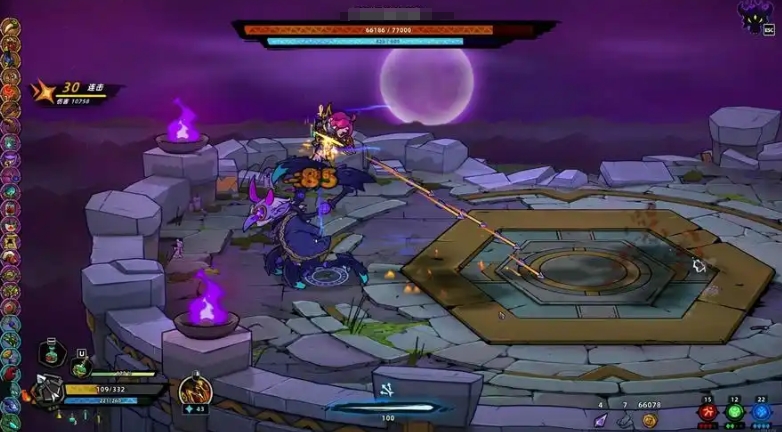
Task: Click the gold coin currency icon
Action: (650, 420)
